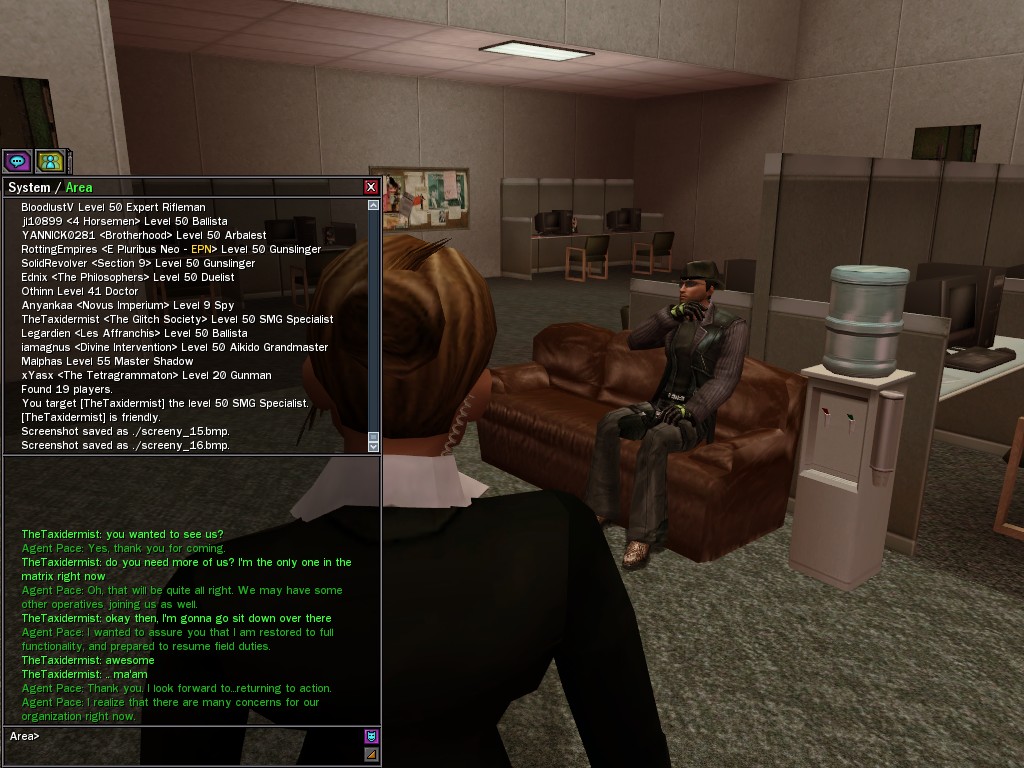Switch to the System chat tab
1024x768 pixels.
[x=28, y=187]
